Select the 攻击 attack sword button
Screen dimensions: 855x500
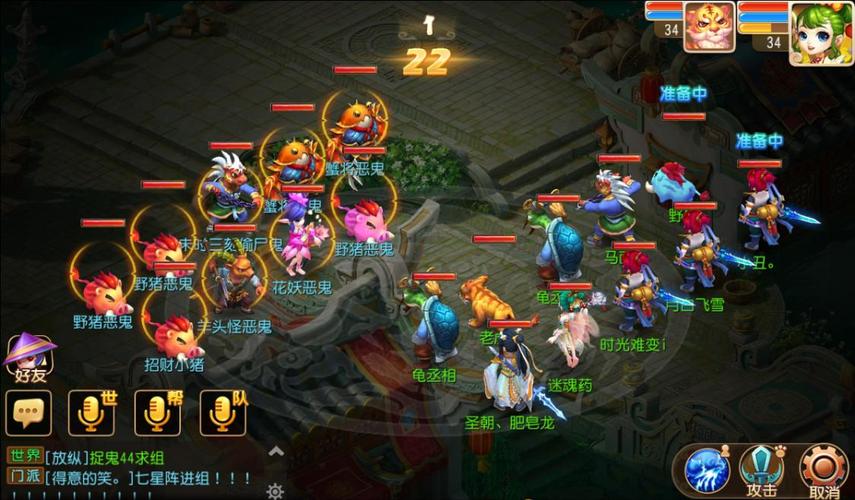763,469
